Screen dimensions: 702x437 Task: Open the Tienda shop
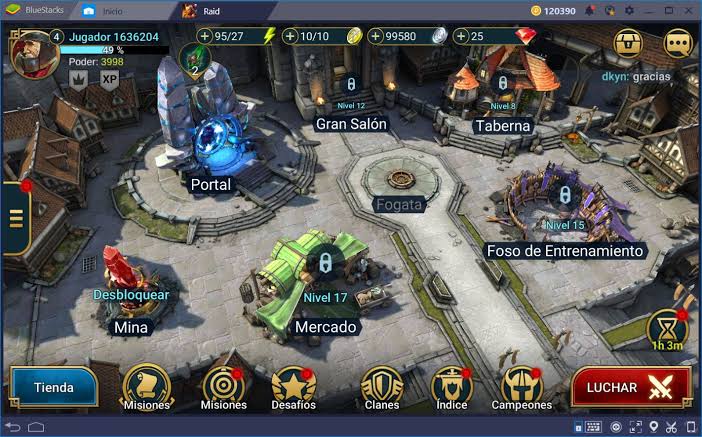[54, 387]
